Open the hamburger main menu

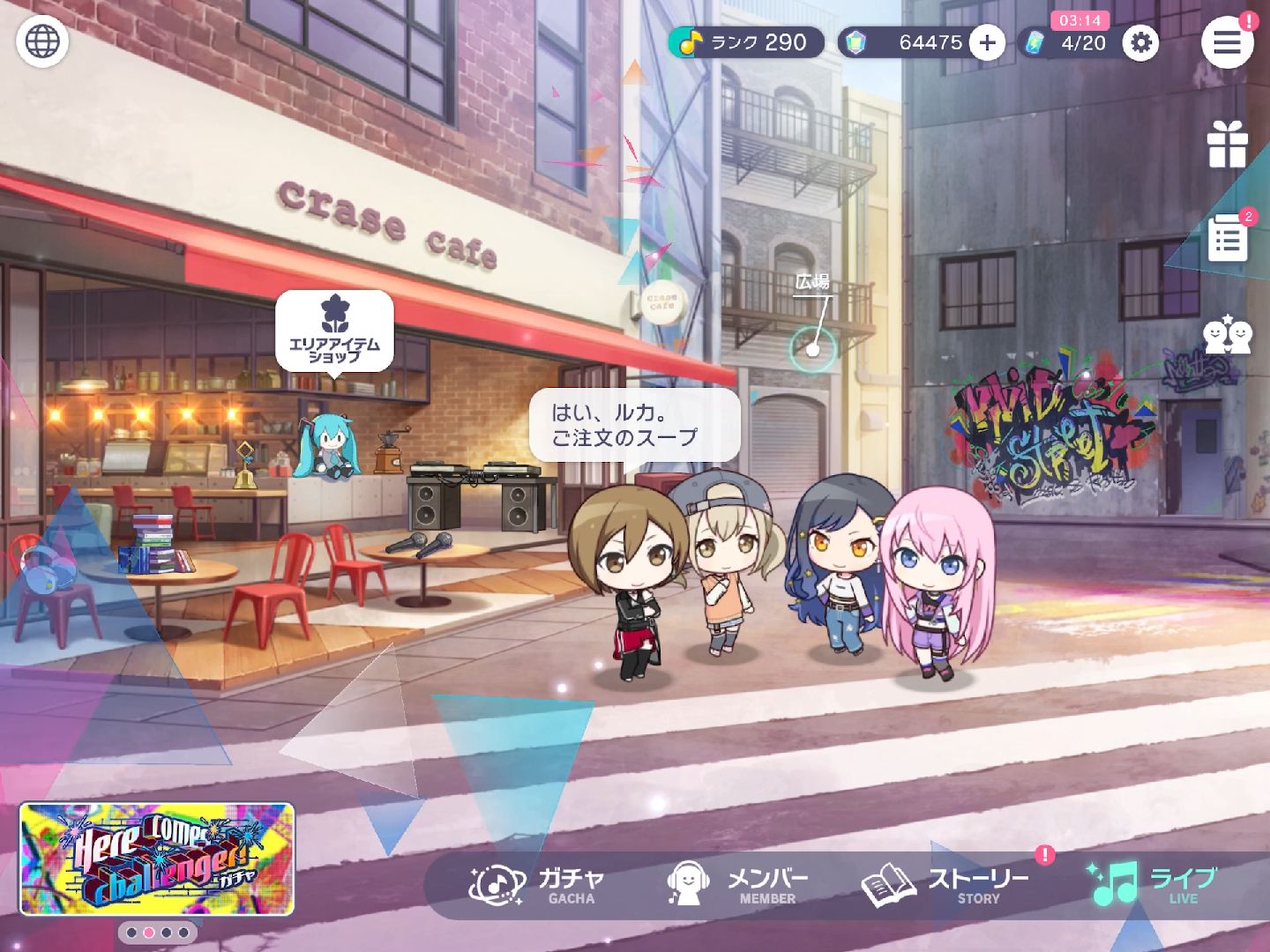pyautogui.click(x=1227, y=42)
